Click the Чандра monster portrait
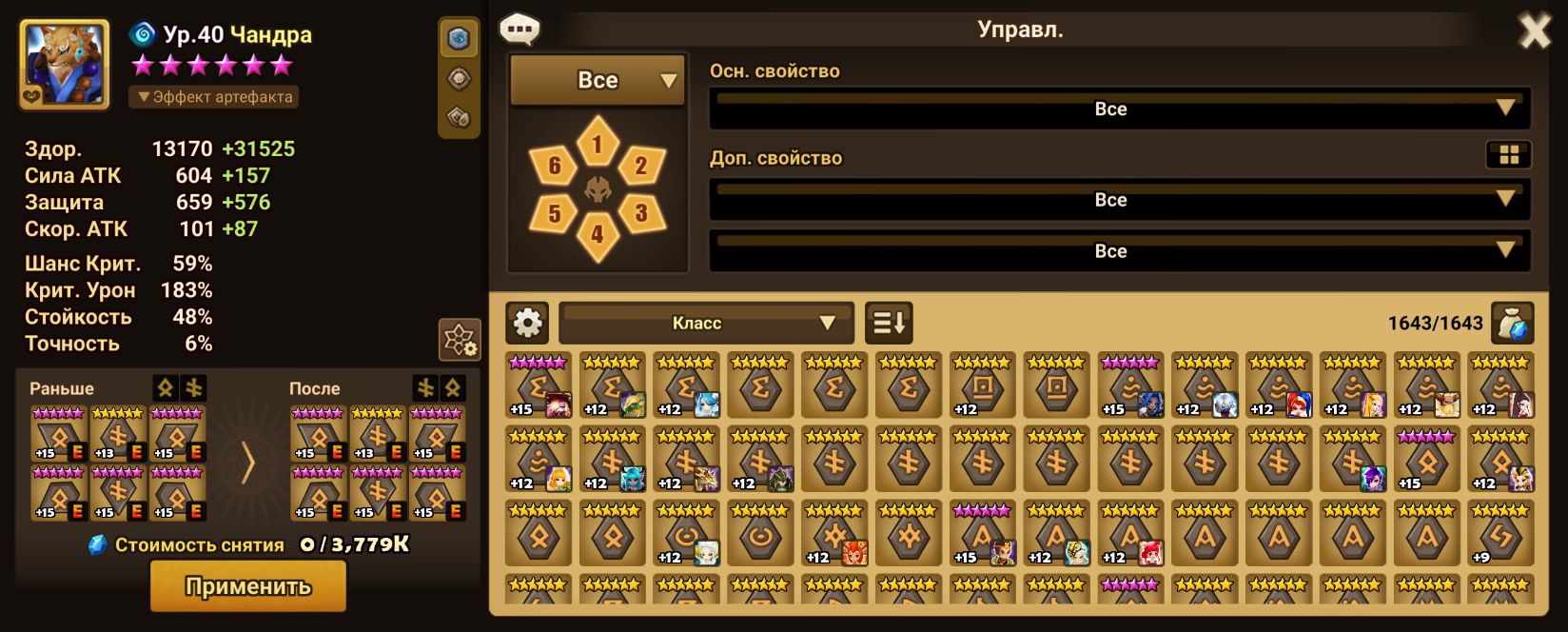Viewport: 1568px width, 632px height. pyautogui.click(x=65, y=65)
